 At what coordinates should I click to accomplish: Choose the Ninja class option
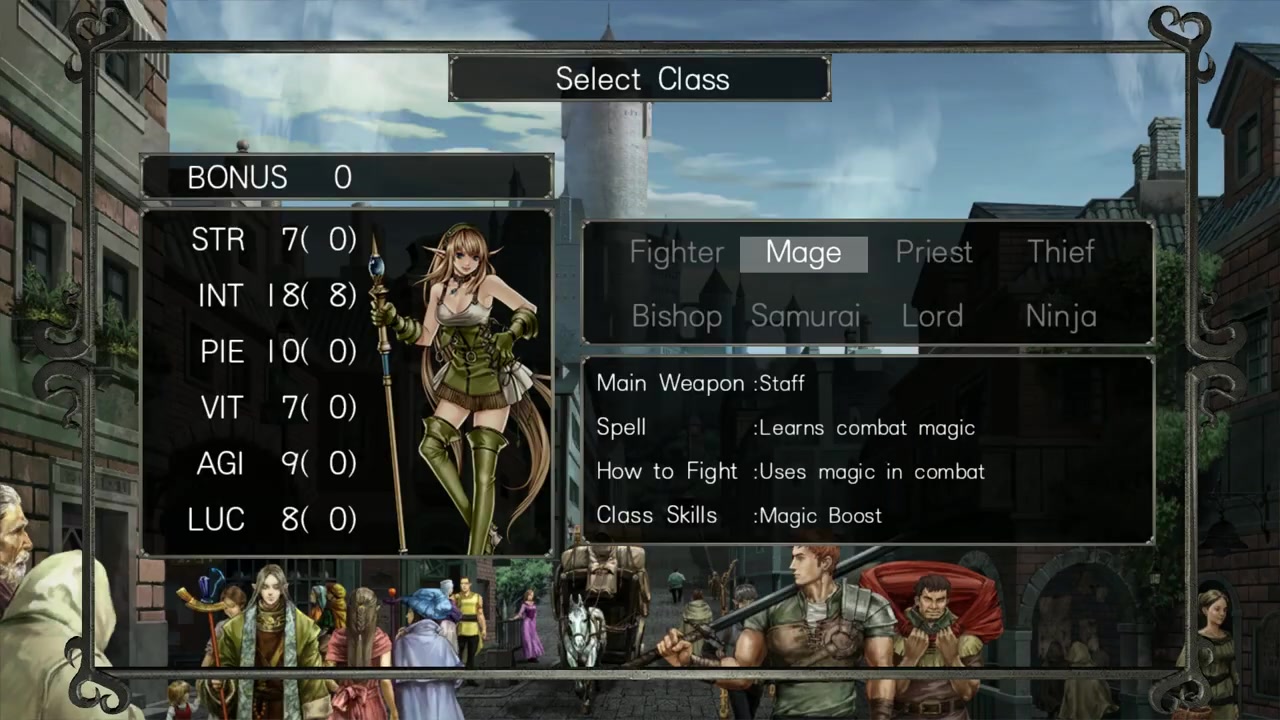[1061, 317]
